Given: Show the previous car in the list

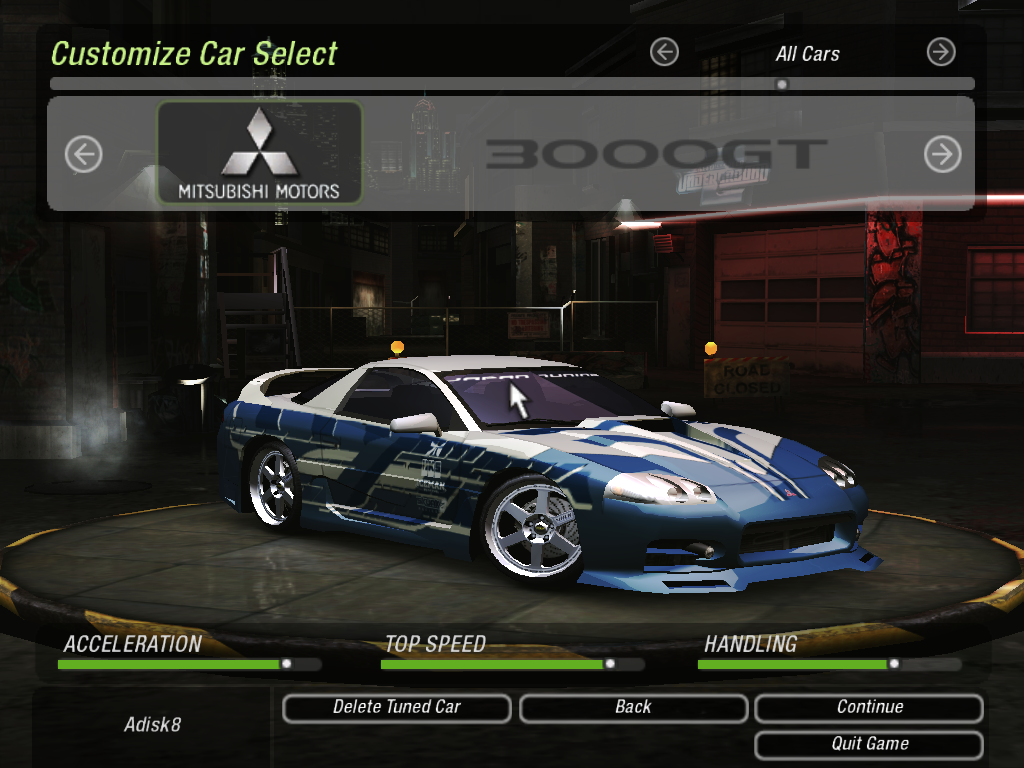Looking at the screenshot, I should (84, 154).
